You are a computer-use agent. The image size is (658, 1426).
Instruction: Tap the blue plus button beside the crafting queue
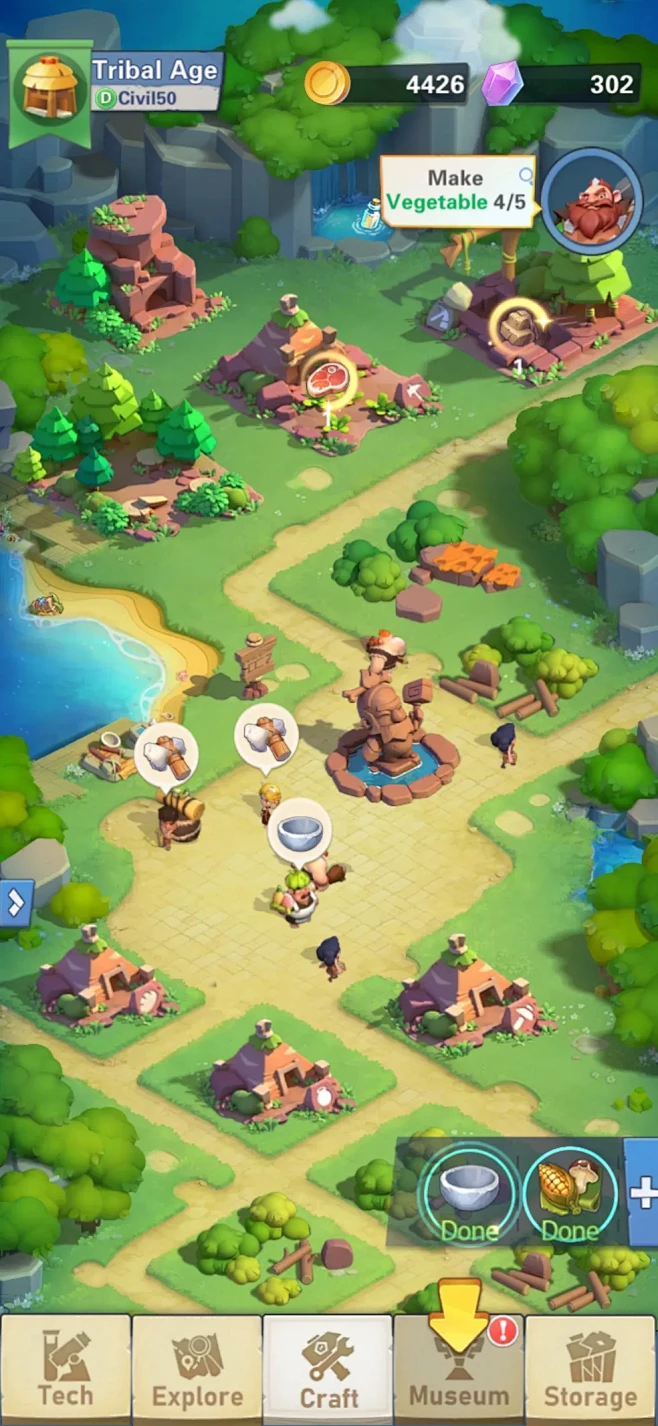(x=643, y=1192)
